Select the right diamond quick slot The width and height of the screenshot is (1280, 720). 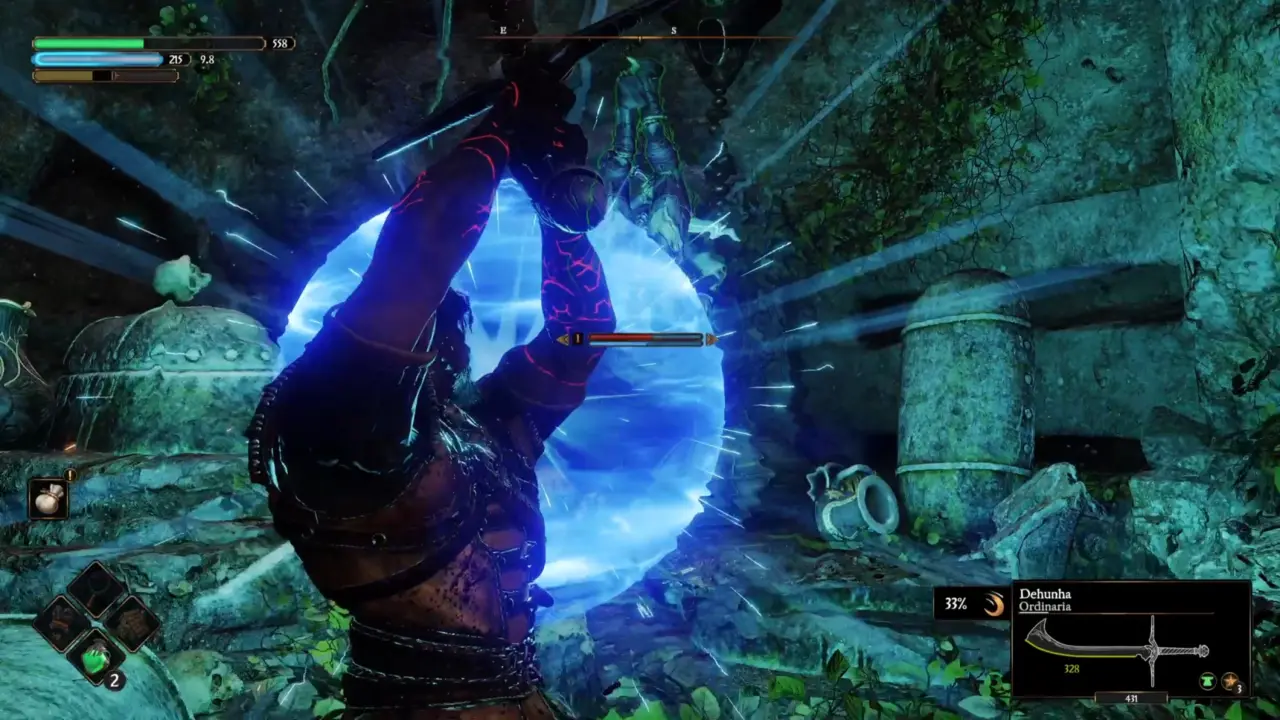131,623
